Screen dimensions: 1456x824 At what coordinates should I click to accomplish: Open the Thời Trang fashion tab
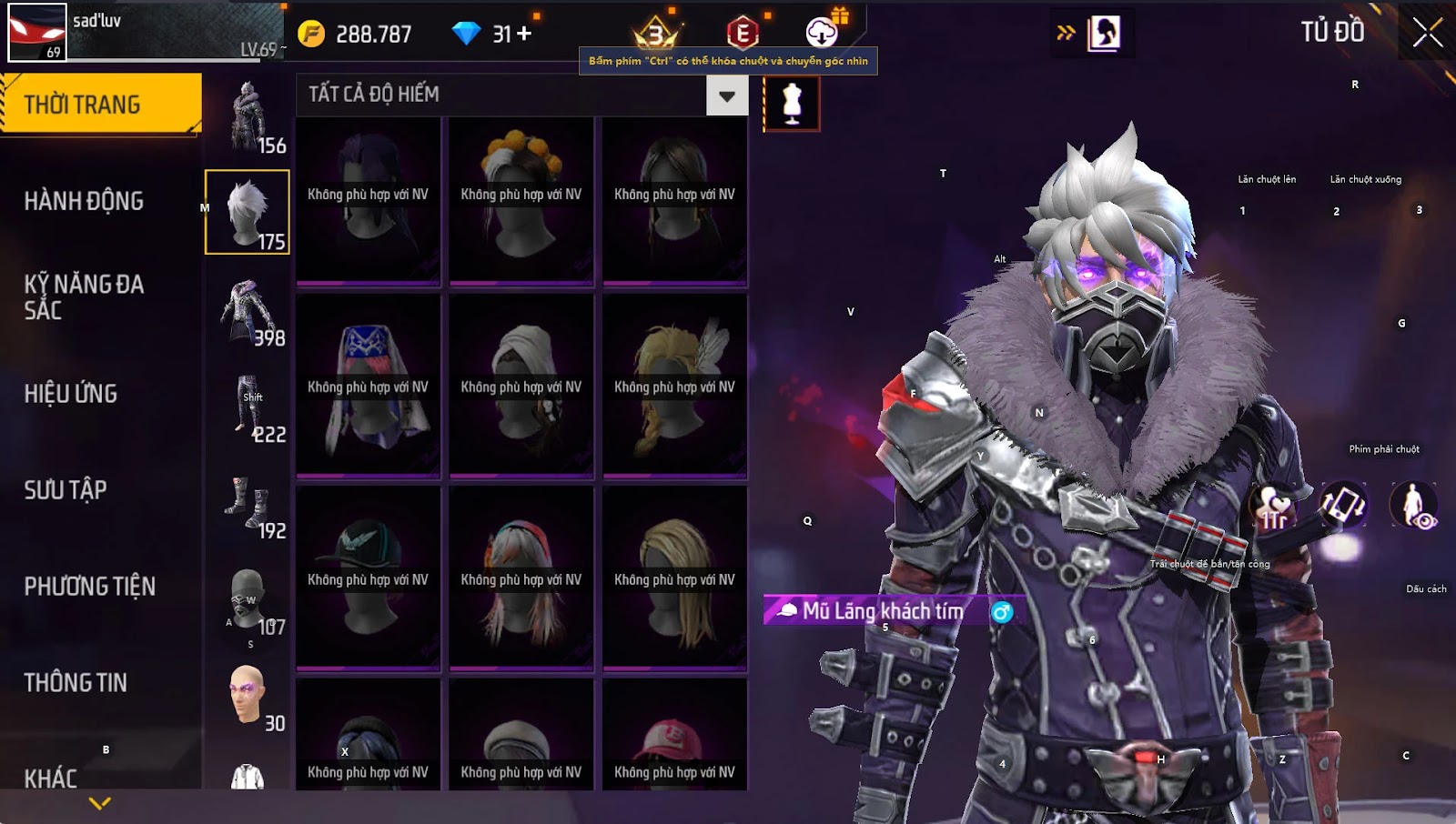[x=100, y=105]
